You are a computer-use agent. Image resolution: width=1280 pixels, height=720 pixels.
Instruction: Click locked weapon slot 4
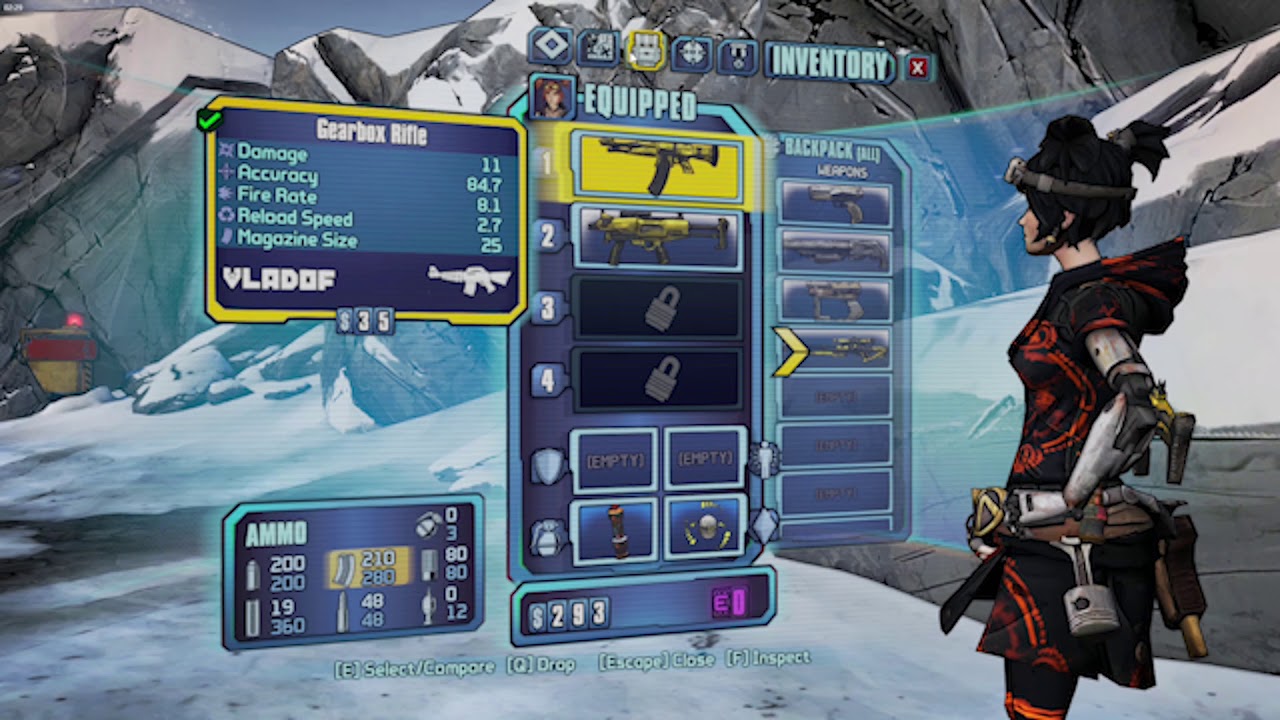point(659,380)
